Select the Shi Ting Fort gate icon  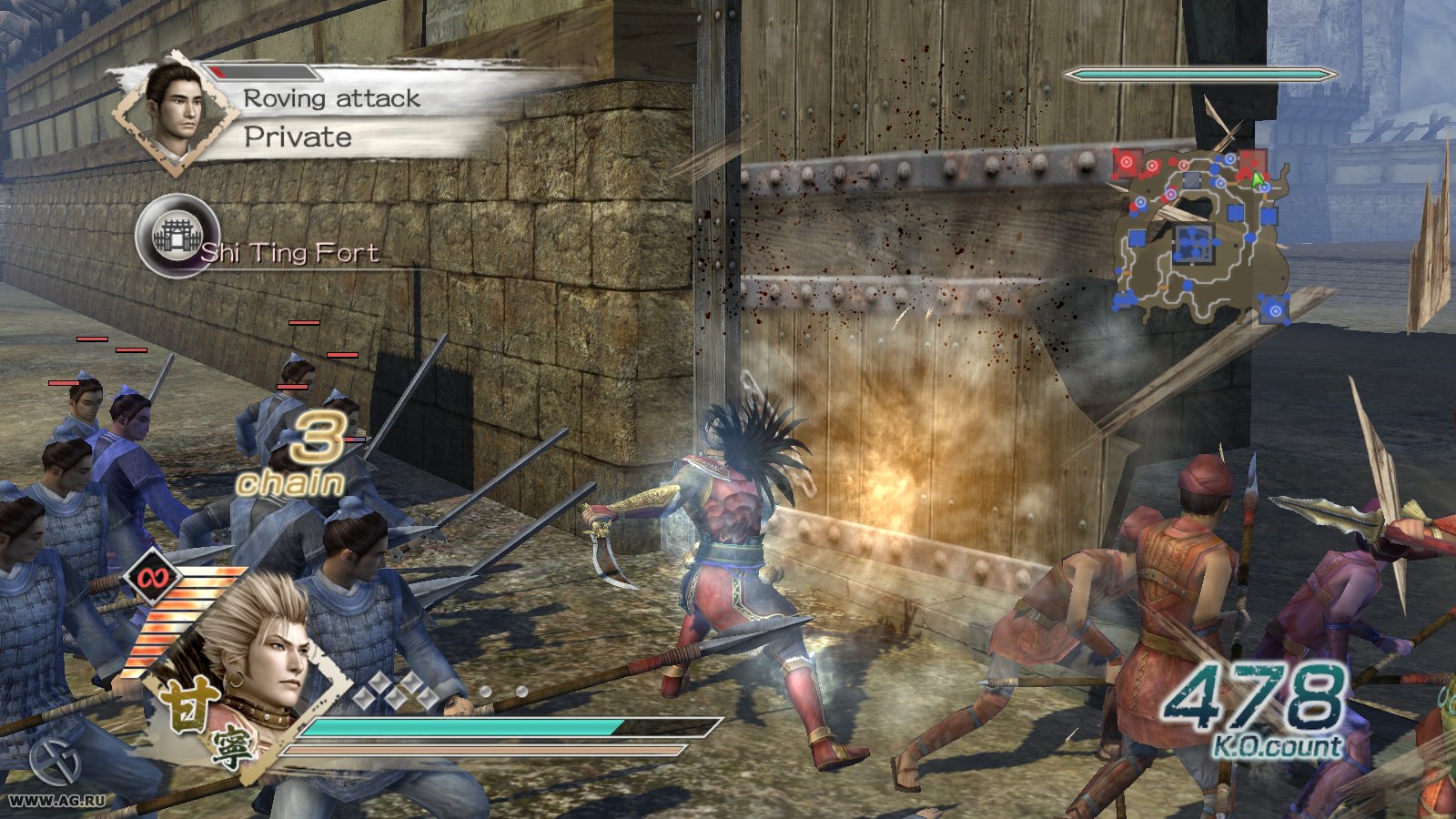tap(175, 237)
